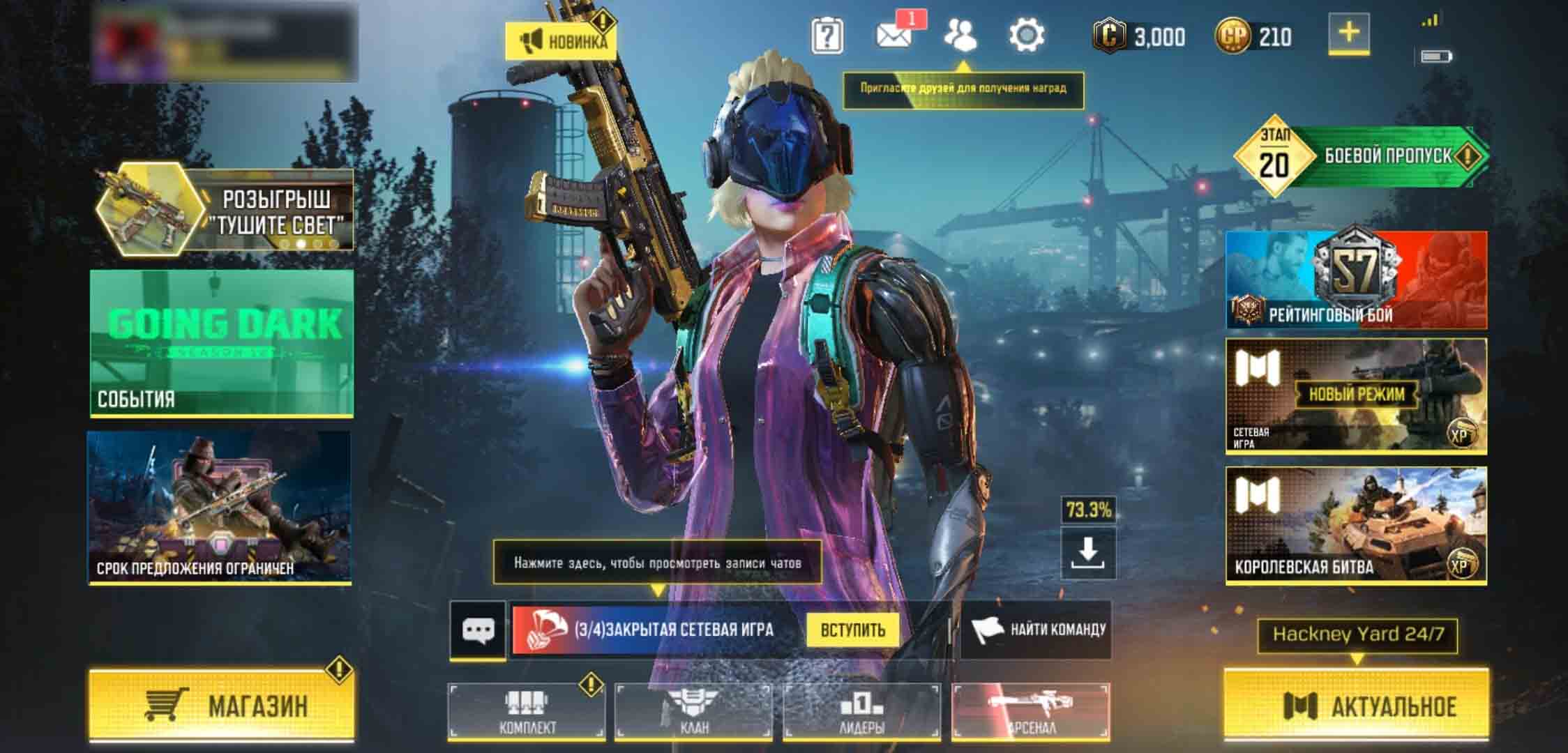Choose the Королевская битва mode tile
This screenshot has width=1568, height=753.
1356,524
